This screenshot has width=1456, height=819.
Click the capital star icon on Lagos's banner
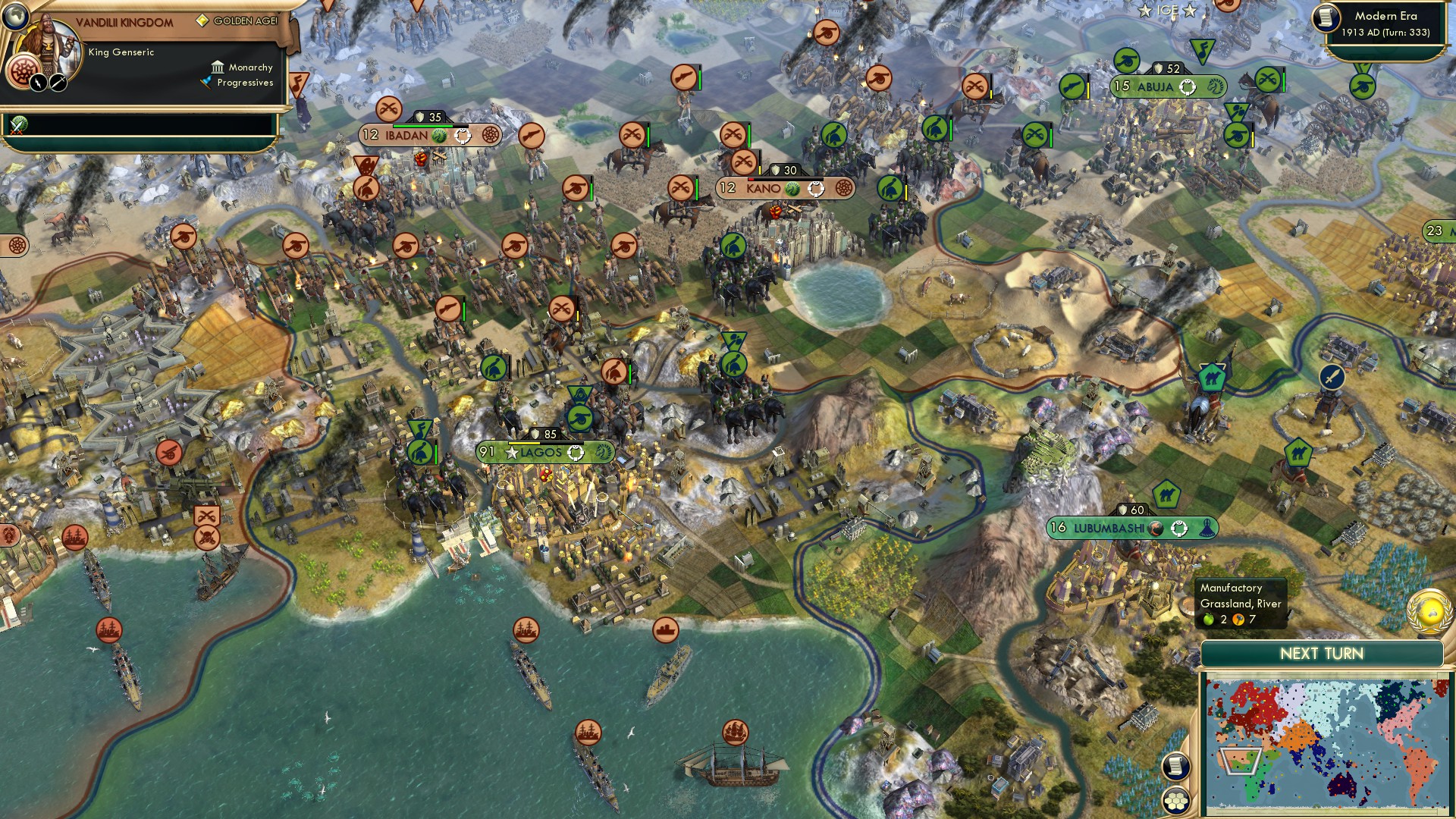510,453
